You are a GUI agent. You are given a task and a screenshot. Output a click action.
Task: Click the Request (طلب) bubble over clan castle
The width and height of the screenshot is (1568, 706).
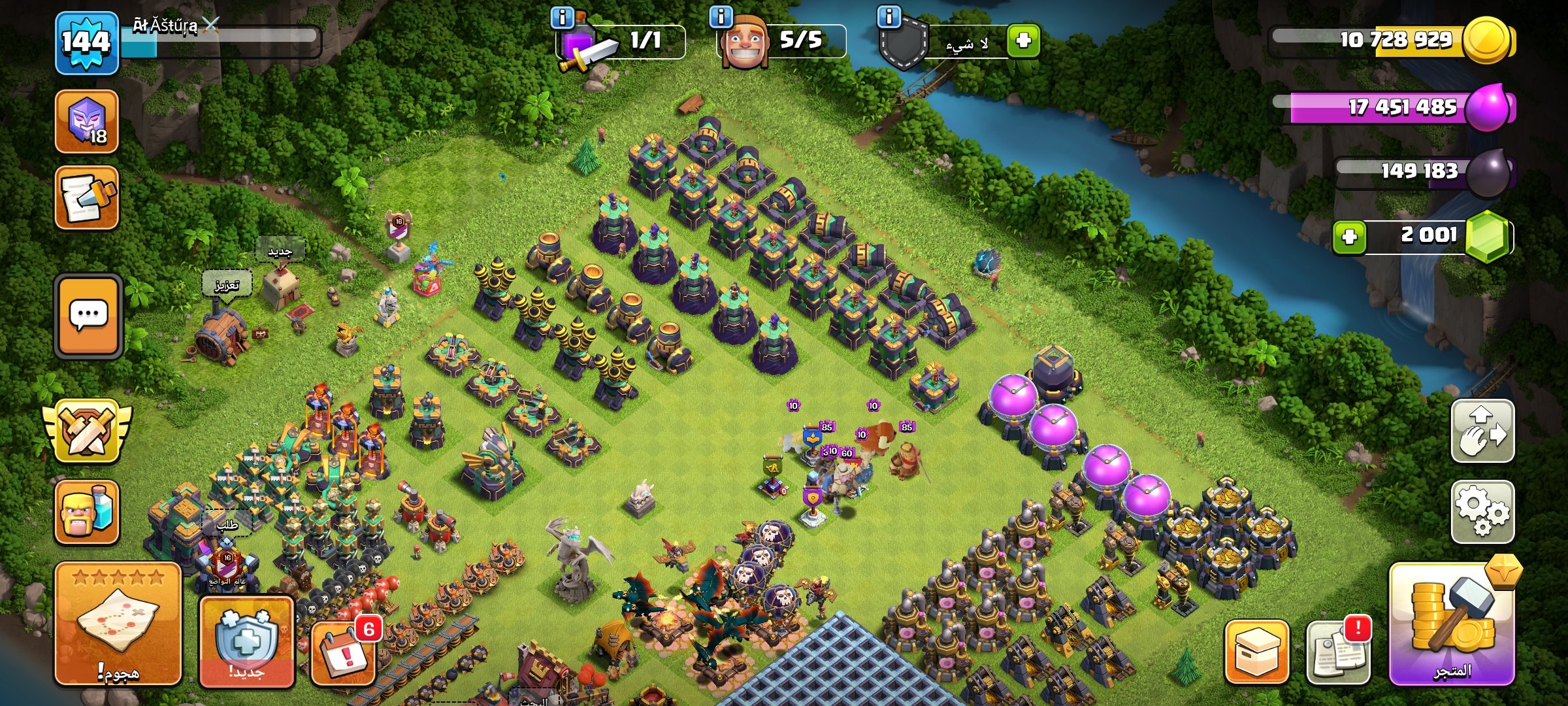[227, 525]
